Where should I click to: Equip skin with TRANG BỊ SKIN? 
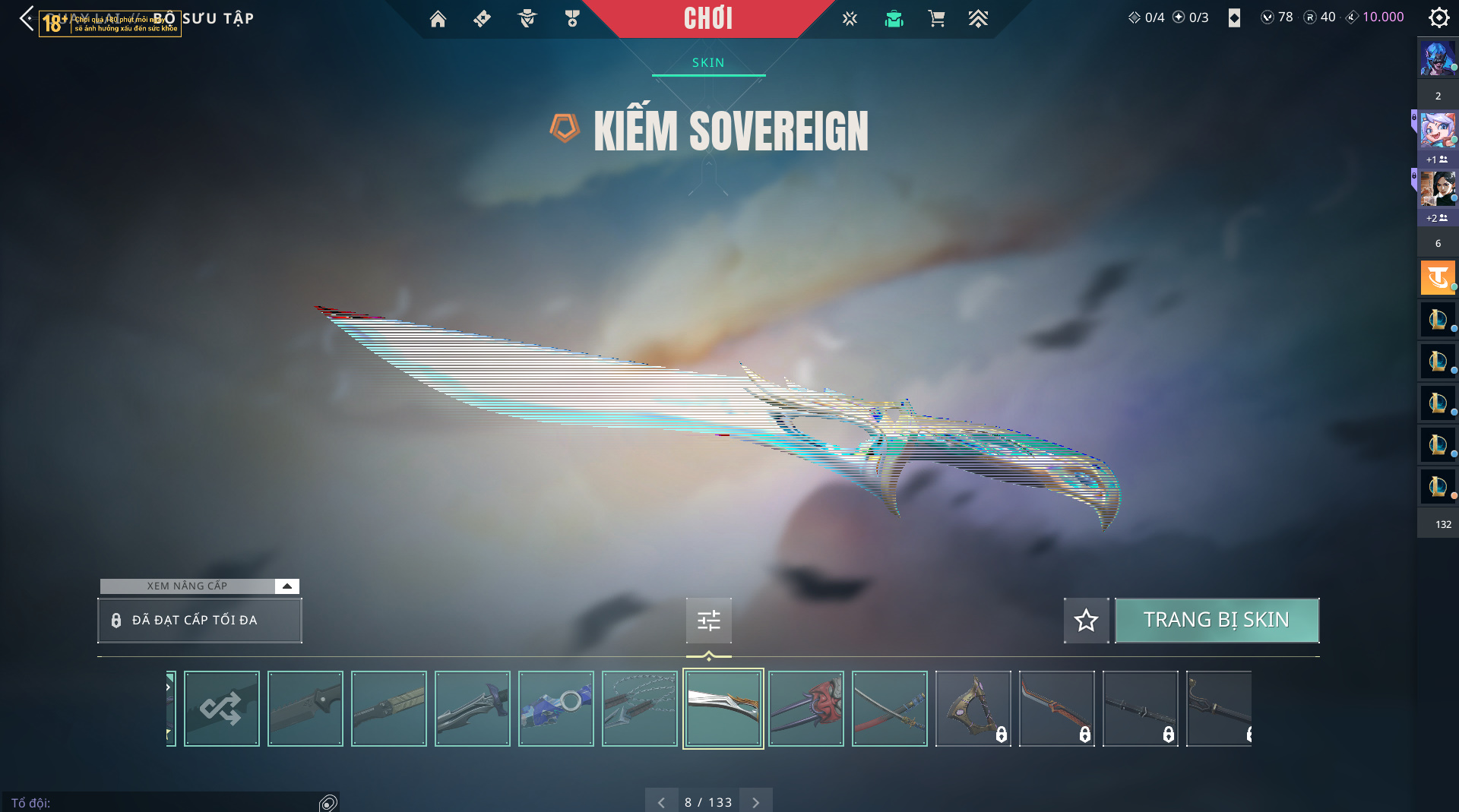coord(1216,621)
